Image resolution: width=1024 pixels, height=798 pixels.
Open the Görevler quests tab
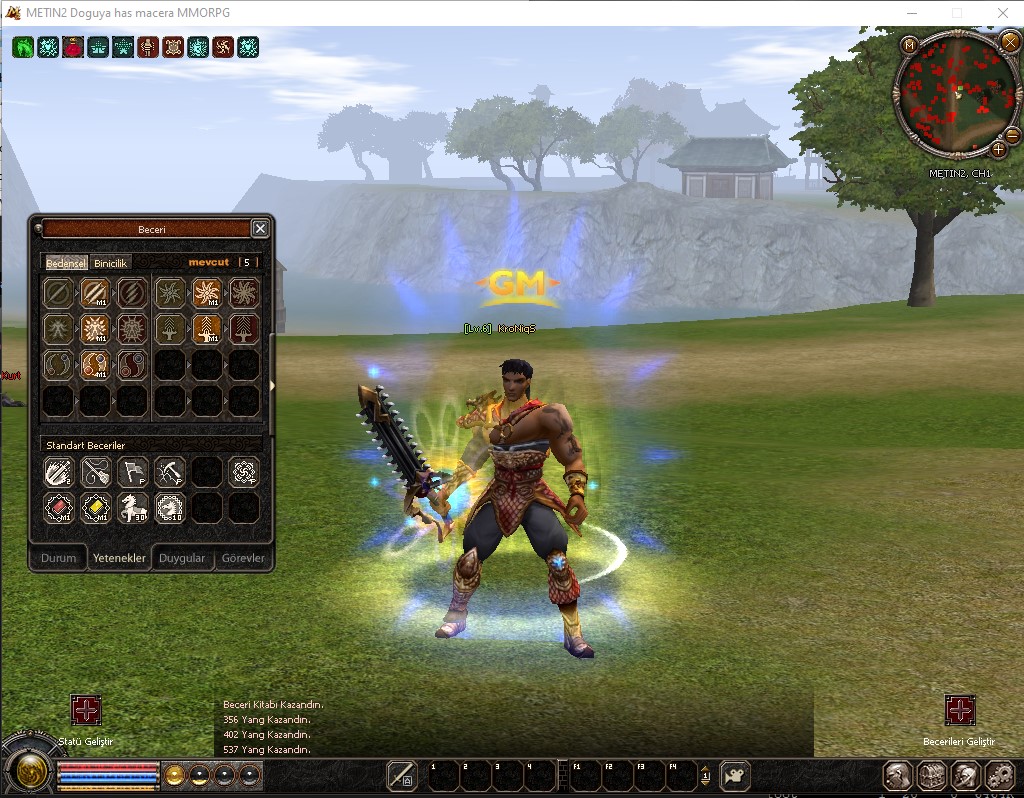pos(243,558)
